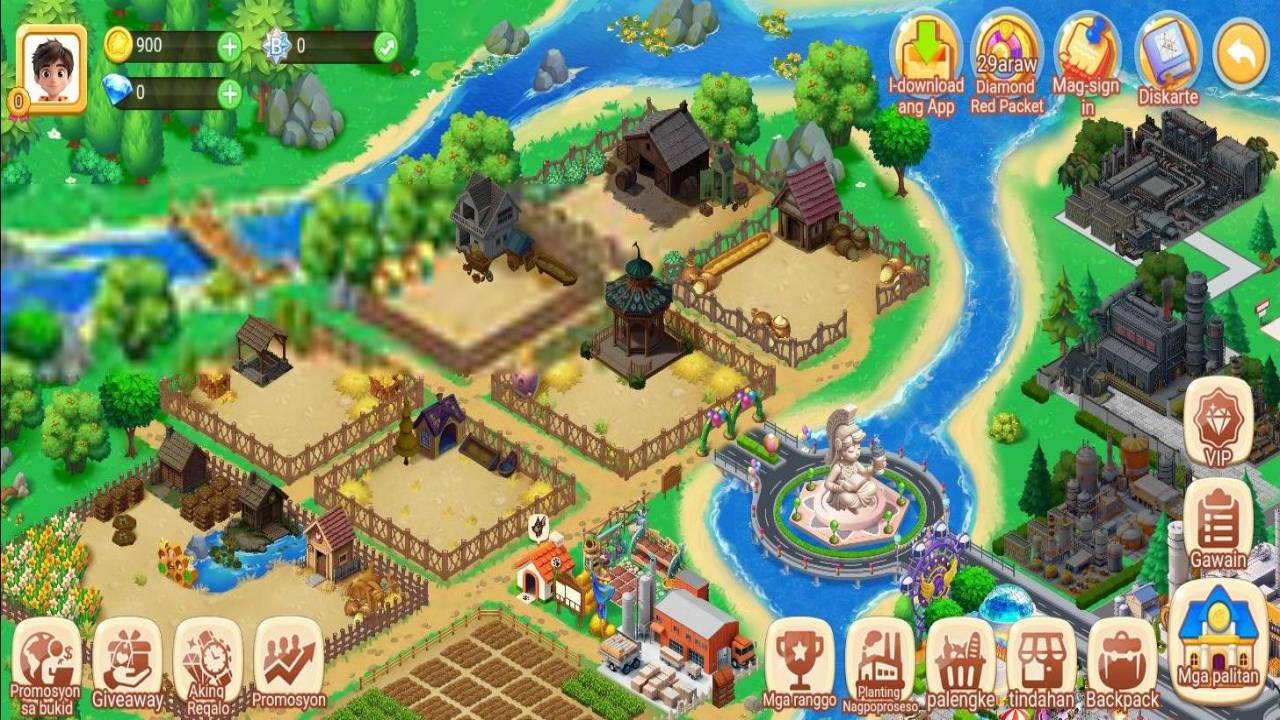Tap the green checkmark beside B currency
Image resolution: width=1280 pixels, height=720 pixels.
[385, 46]
